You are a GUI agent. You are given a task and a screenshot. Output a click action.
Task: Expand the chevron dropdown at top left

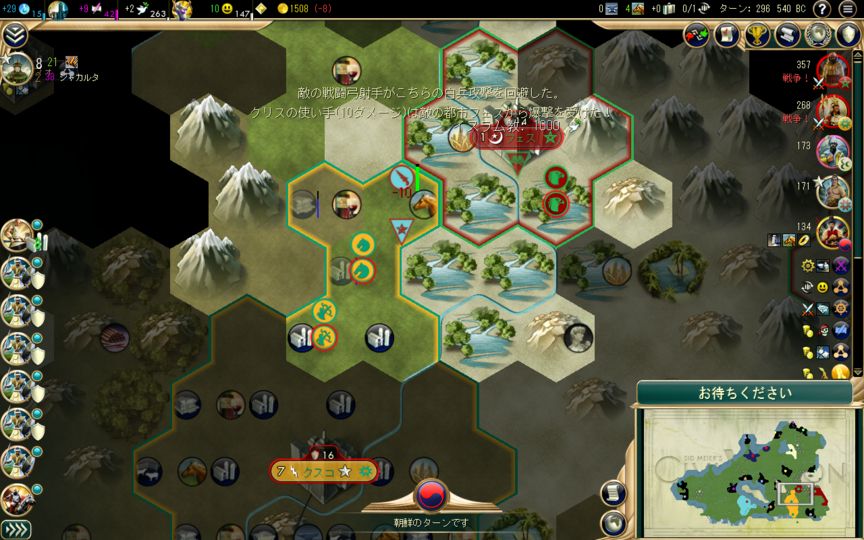pyautogui.click(x=14, y=35)
